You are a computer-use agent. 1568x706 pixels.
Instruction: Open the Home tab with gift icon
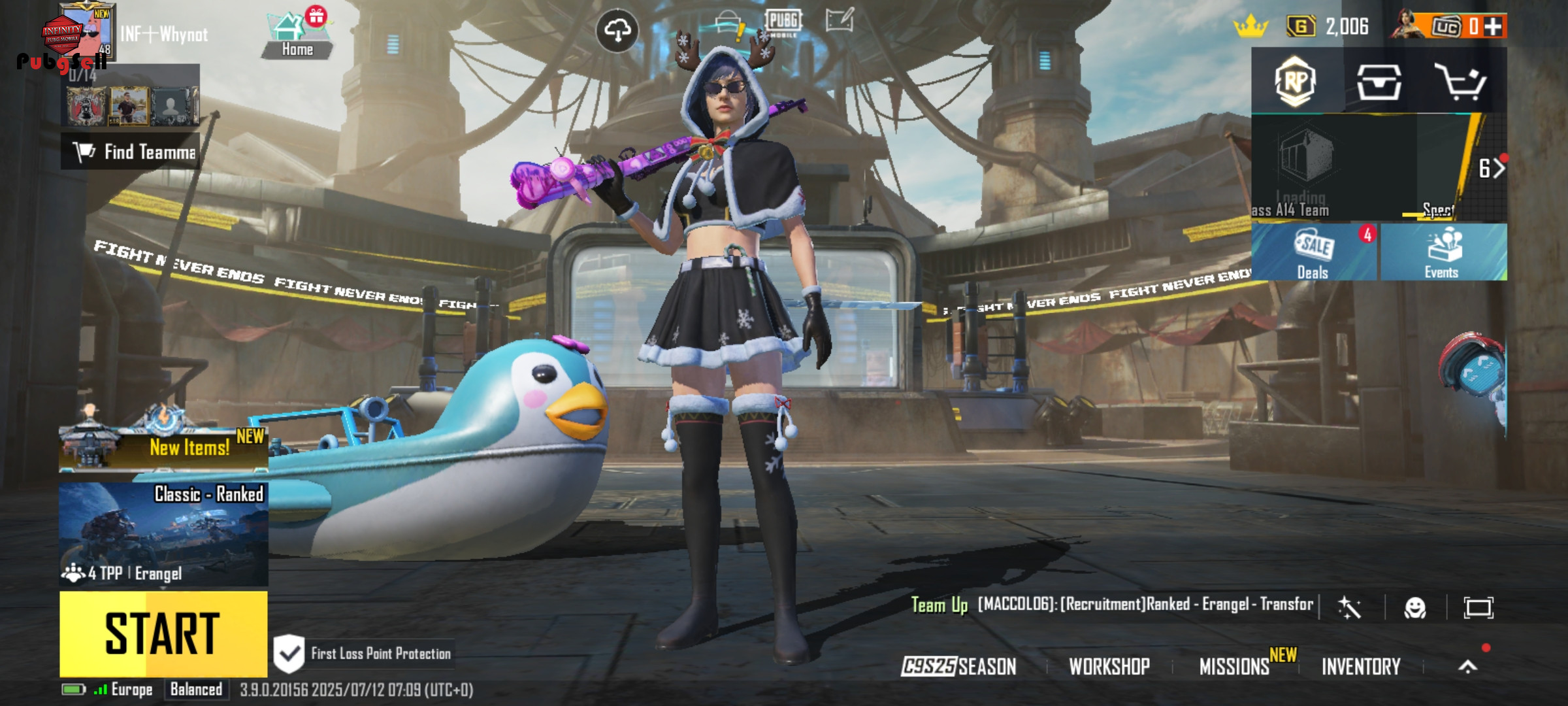[x=297, y=36]
